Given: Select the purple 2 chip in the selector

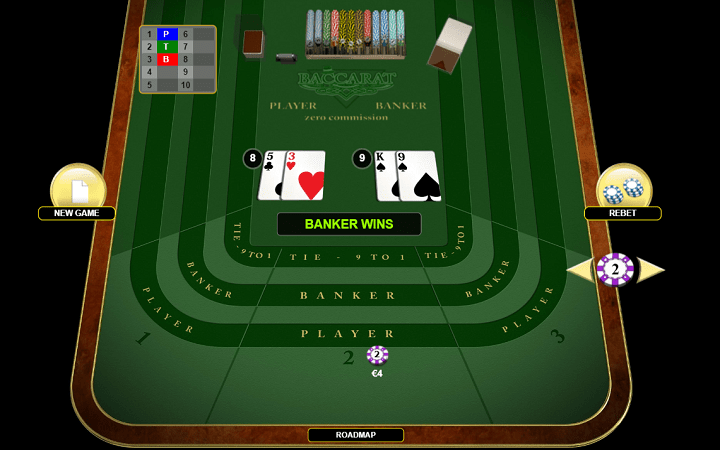Looking at the screenshot, I should tap(615, 269).
